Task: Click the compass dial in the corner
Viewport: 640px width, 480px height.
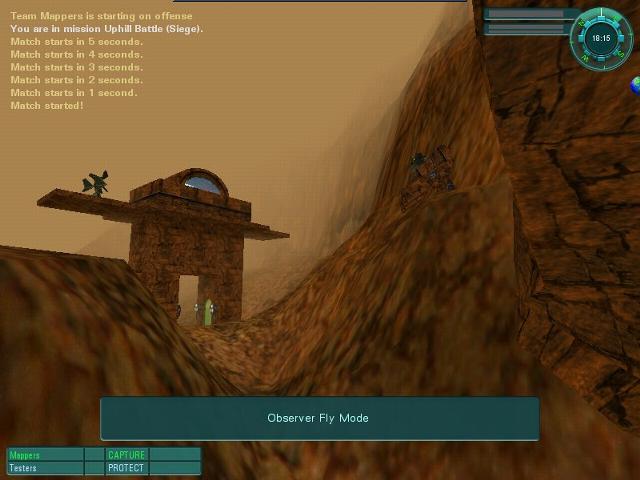Action: point(600,38)
